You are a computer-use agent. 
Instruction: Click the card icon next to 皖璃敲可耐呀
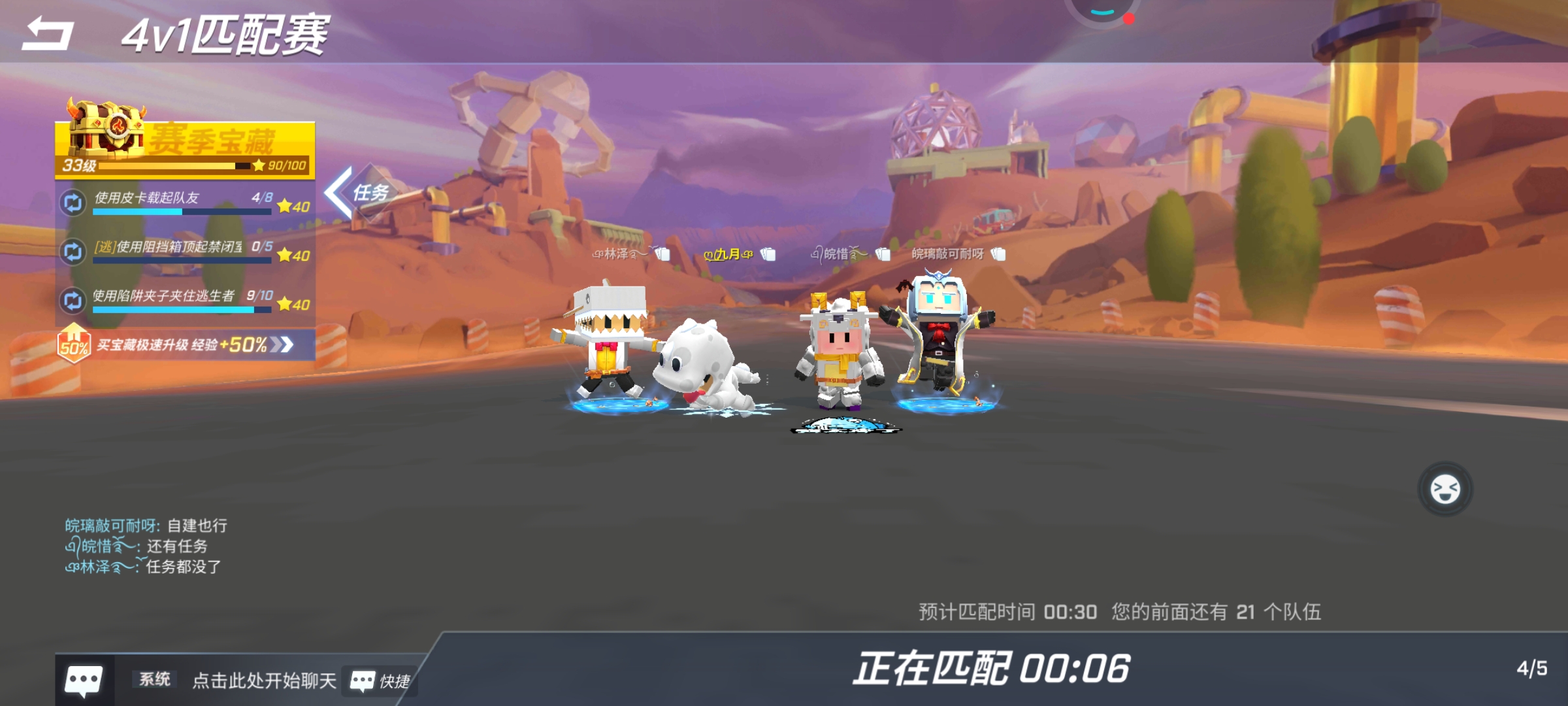[998, 254]
